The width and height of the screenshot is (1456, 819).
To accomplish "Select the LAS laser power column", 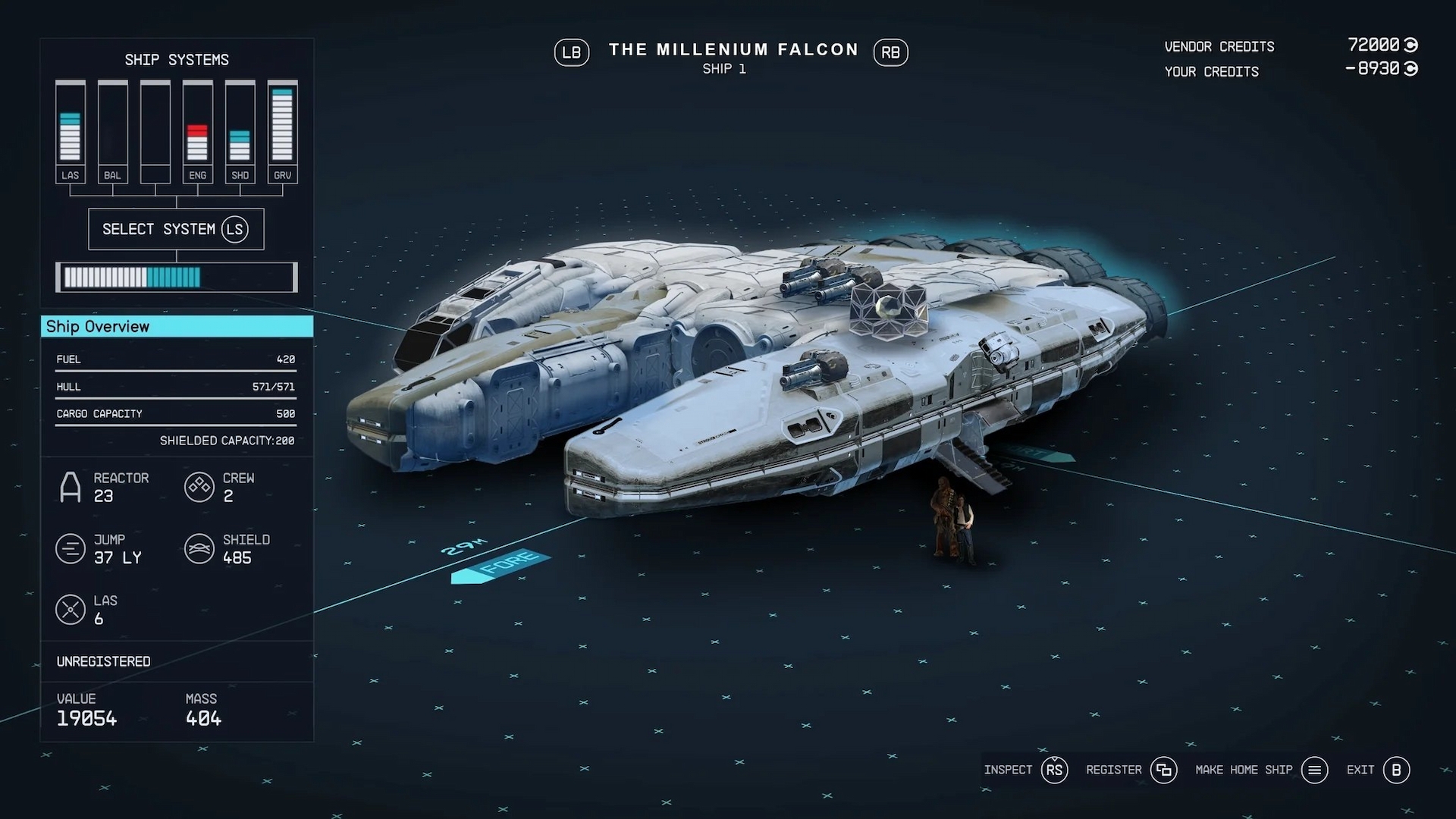I will 70,132.
